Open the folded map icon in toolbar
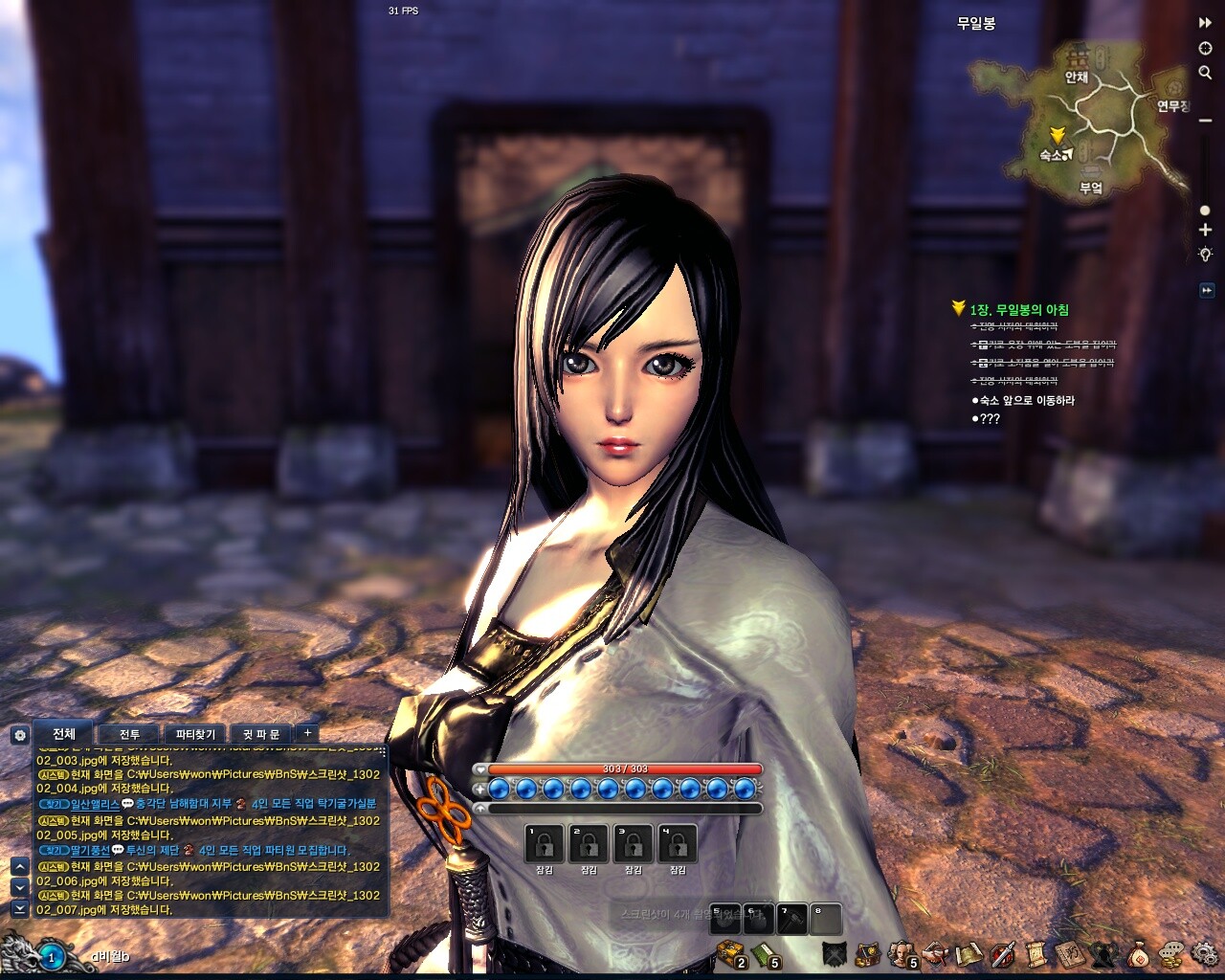 tap(969, 953)
